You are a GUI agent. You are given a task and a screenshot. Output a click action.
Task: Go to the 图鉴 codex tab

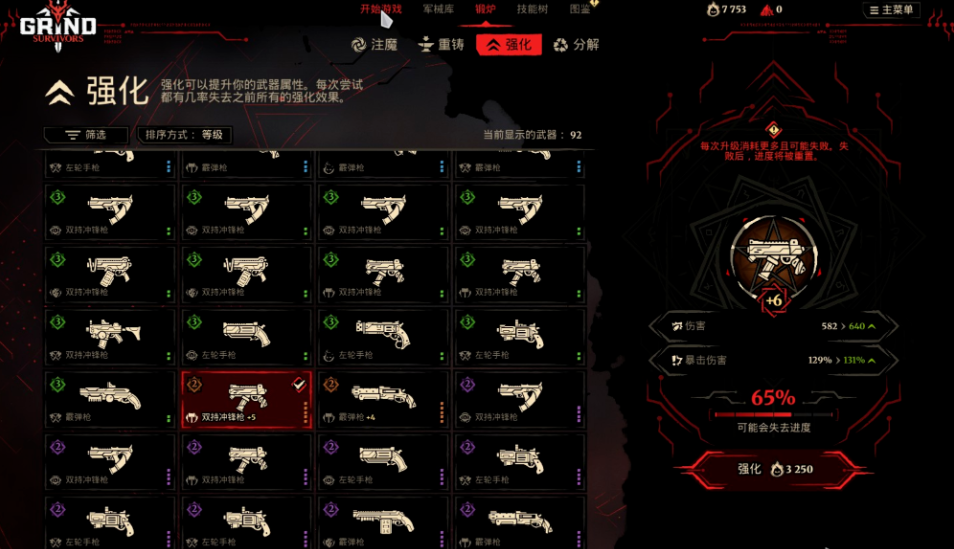[x=580, y=9]
